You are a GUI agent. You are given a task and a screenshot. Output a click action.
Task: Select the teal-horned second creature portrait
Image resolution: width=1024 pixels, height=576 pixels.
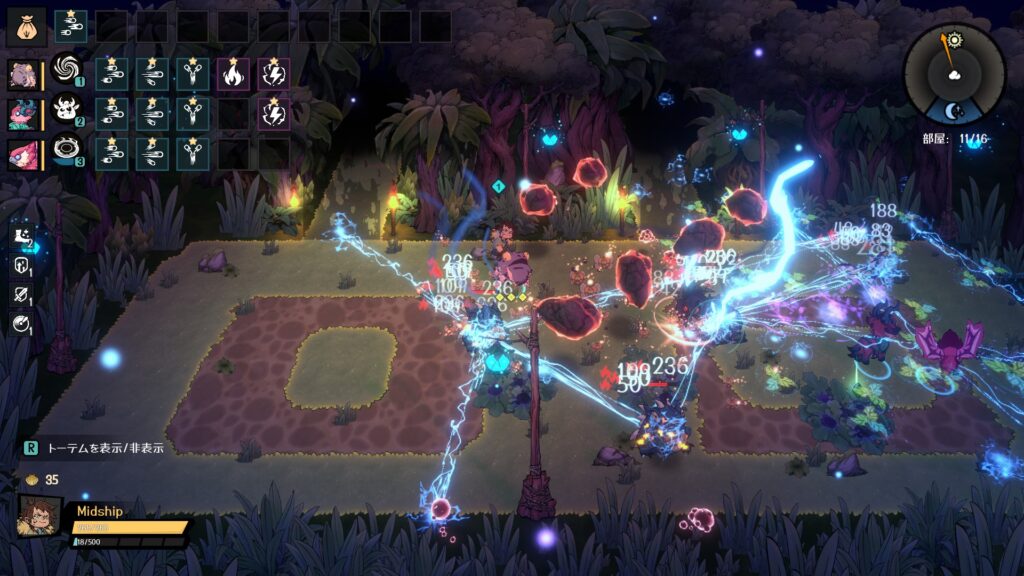[x=23, y=113]
